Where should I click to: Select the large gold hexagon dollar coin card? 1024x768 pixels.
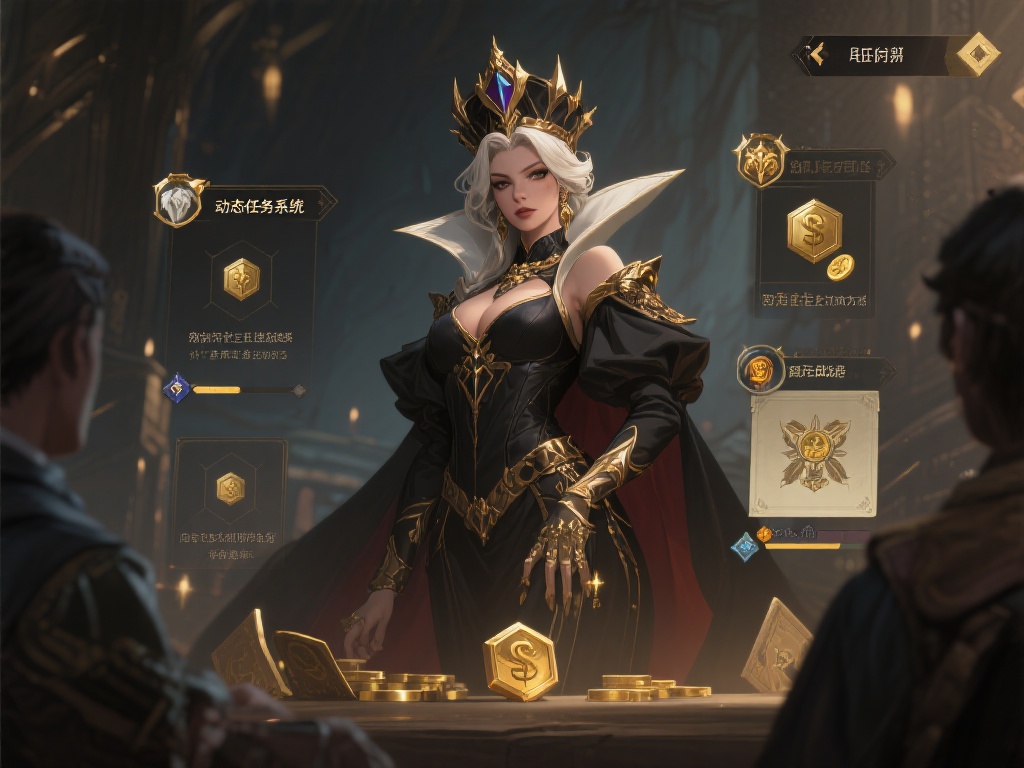pos(814,231)
